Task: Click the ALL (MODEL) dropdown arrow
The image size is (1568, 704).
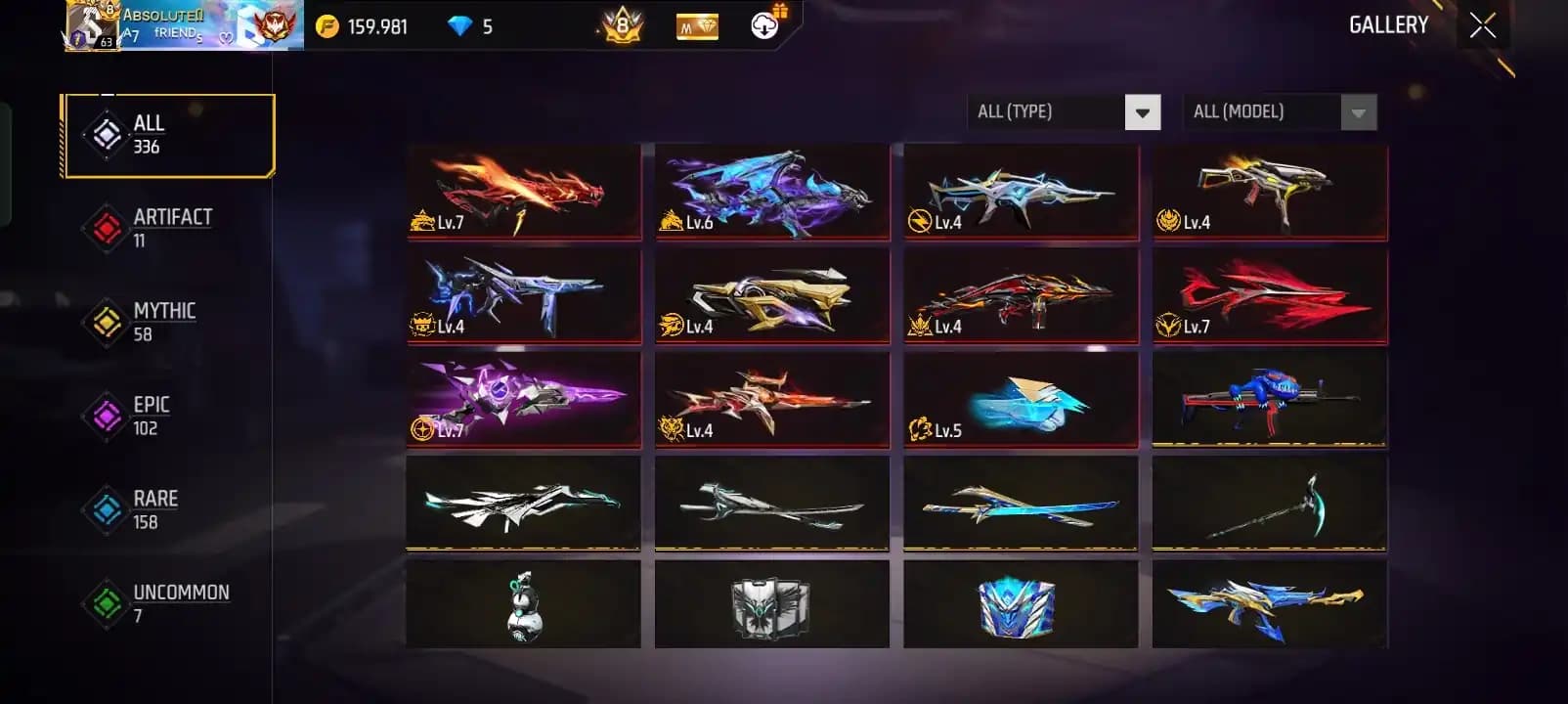Action: point(1357,111)
